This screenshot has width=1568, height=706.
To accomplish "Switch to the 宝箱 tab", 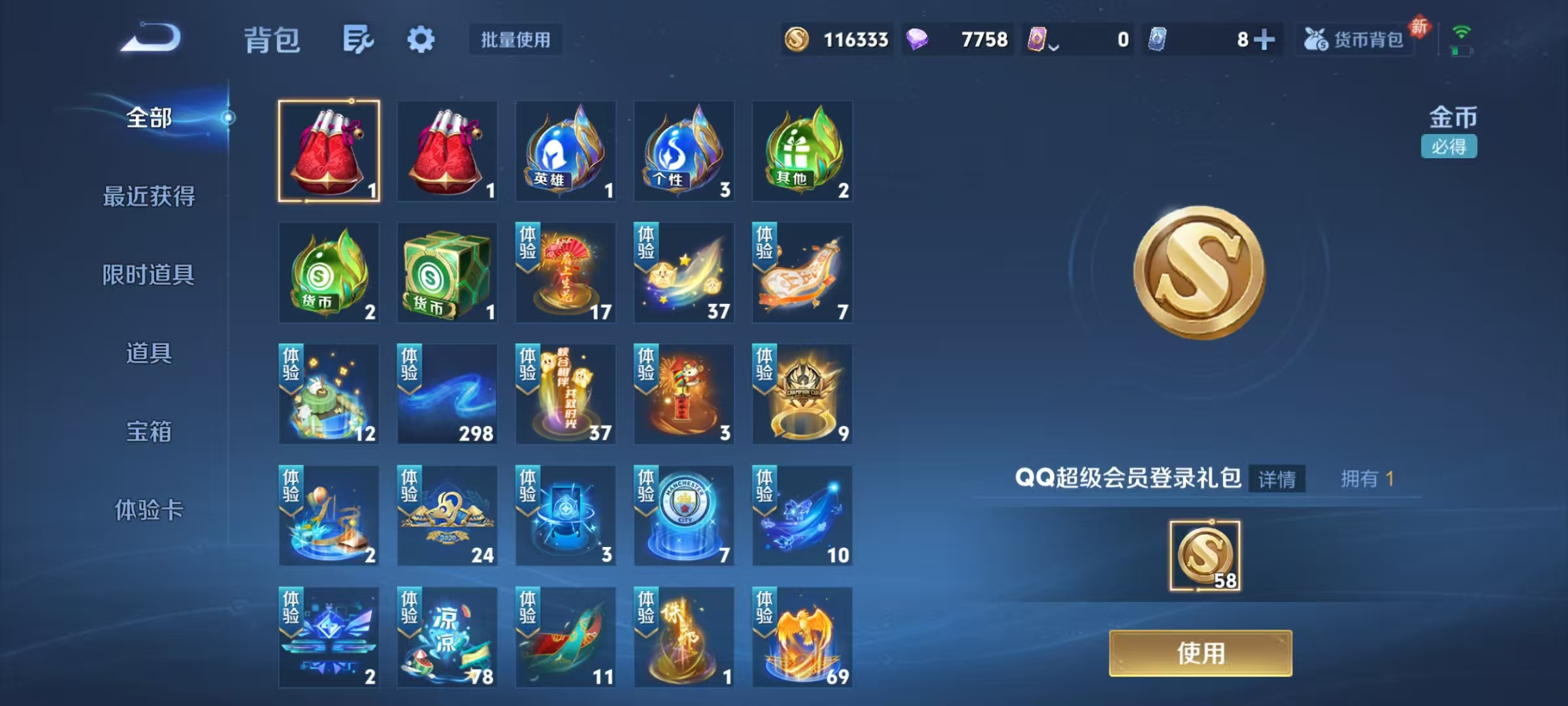I will pyautogui.click(x=149, y=431).
